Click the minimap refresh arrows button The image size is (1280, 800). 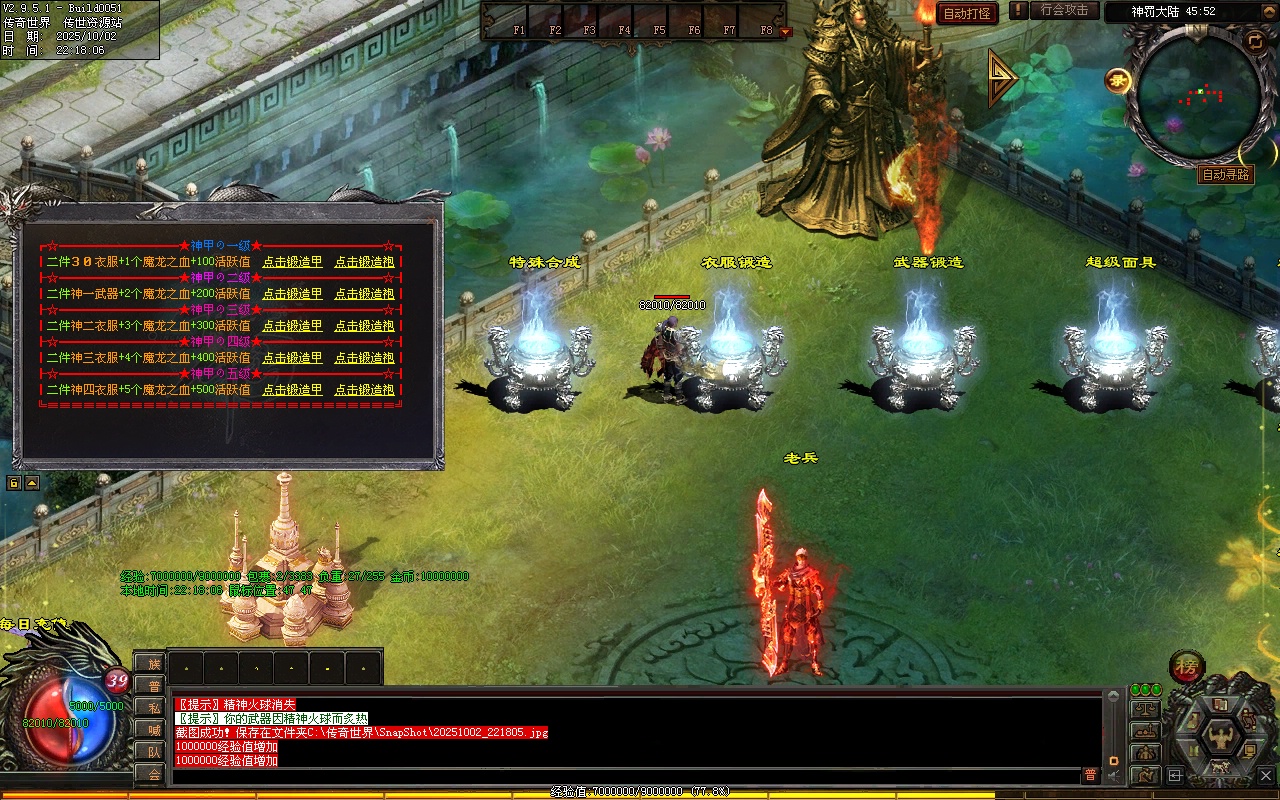coord(1254,41)
